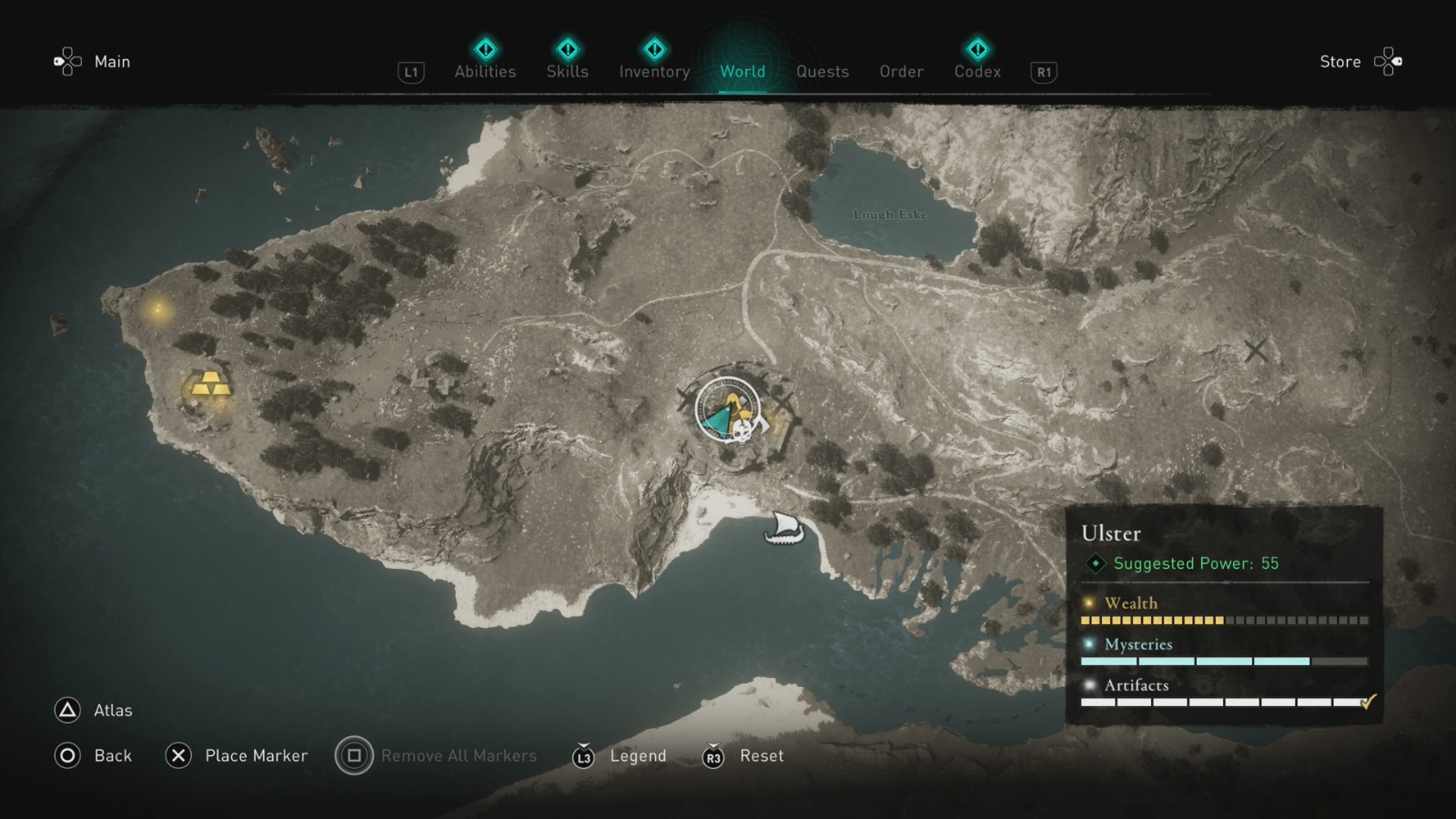Open the Legend
This screenshot has height=819, width=1456.
click(x=638, y=755)
